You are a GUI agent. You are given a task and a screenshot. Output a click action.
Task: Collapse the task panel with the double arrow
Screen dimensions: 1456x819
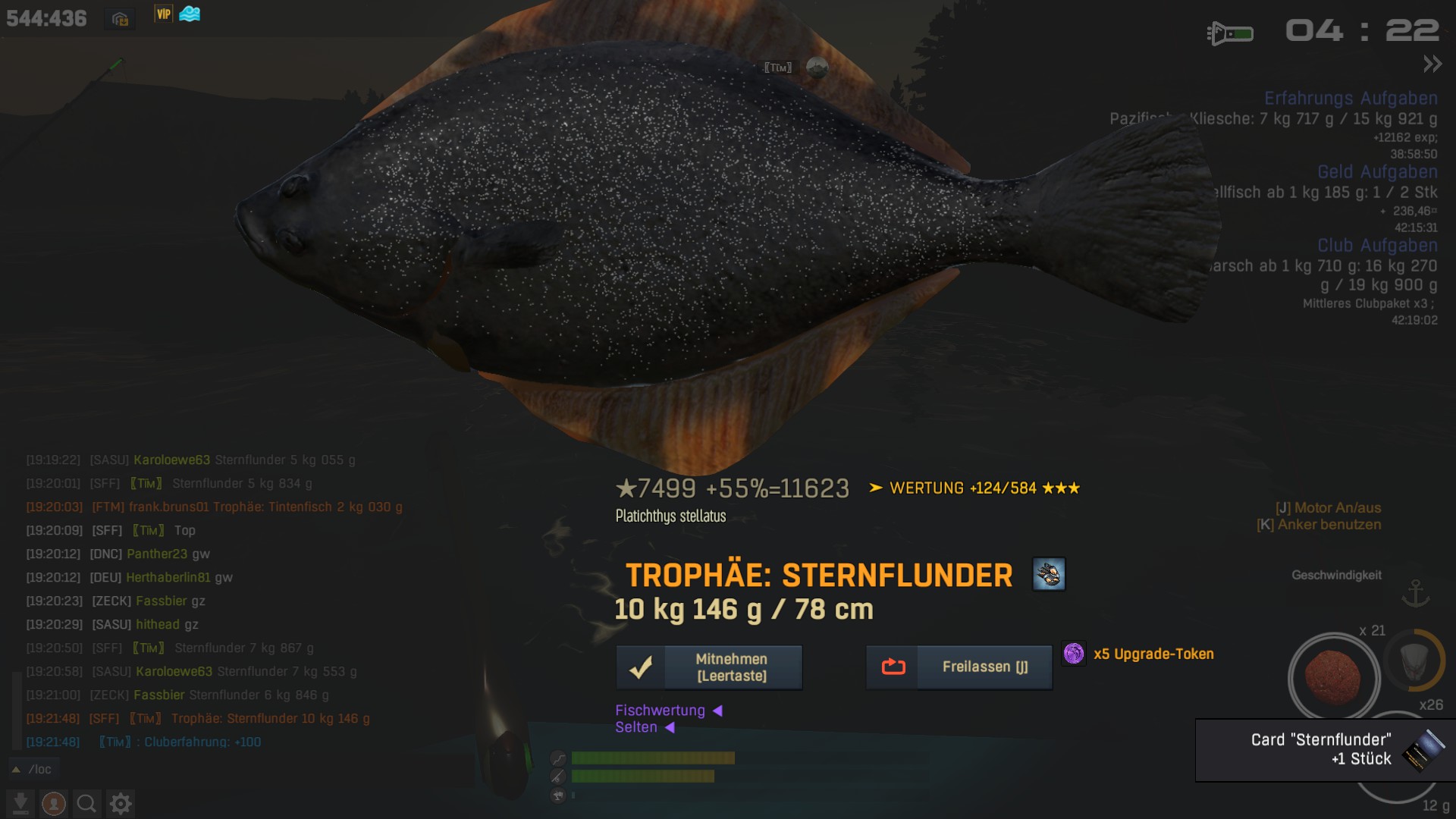1432,64
